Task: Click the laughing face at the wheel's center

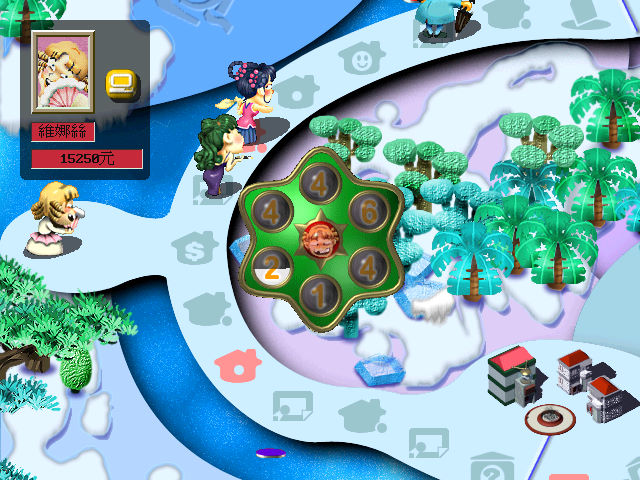Action: click(x=317, y=240)
